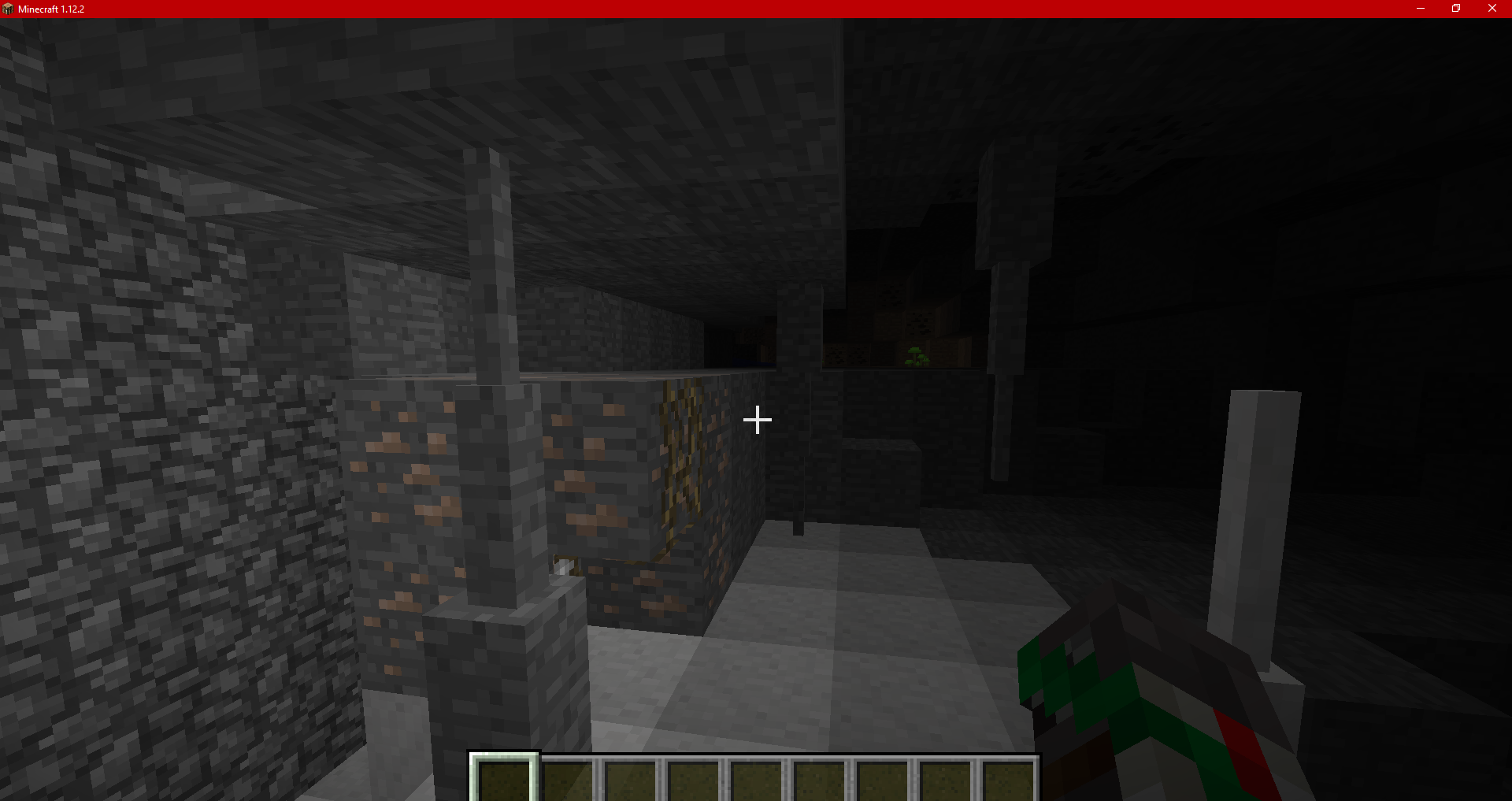Click the second hotbar slot

click(567, 780)
